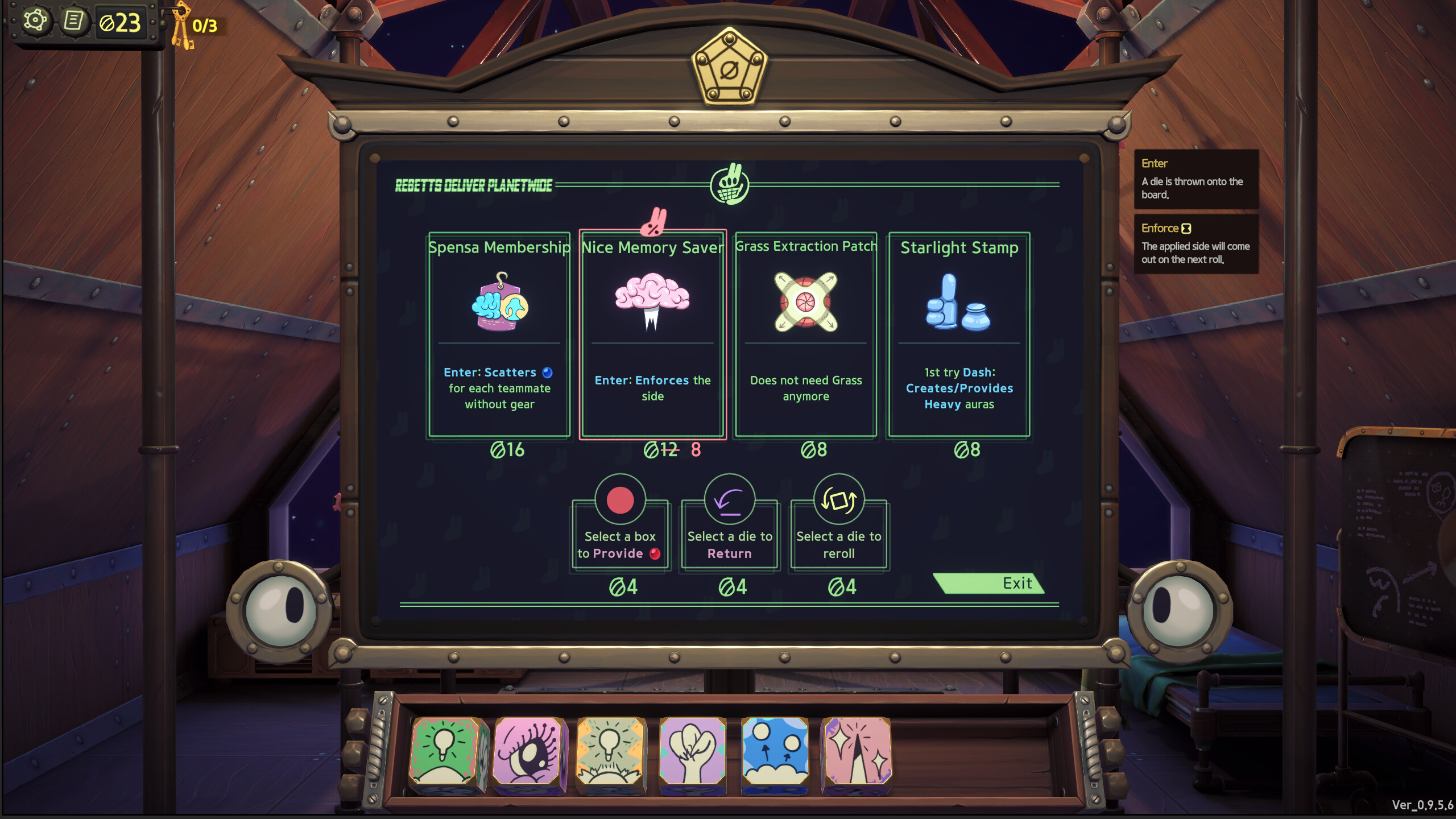Click the pentagon coin emblem atop the shop frame
Image resolution: width=1456 pixels, height=819 pixels.
tap(730, 68)
